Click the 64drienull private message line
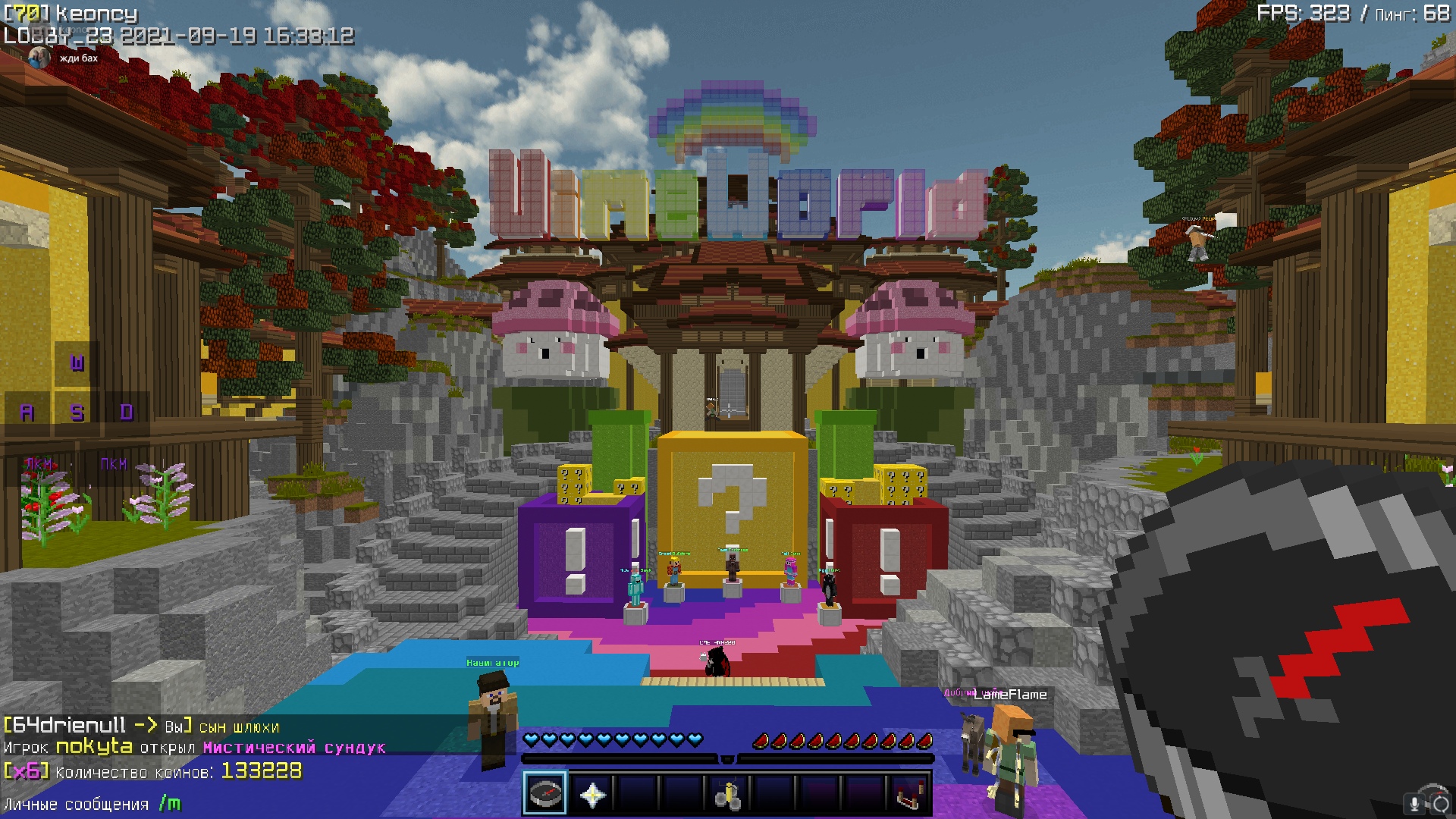Image resolution: width=1456 pixels, height=819 pixels. [142, 726]
